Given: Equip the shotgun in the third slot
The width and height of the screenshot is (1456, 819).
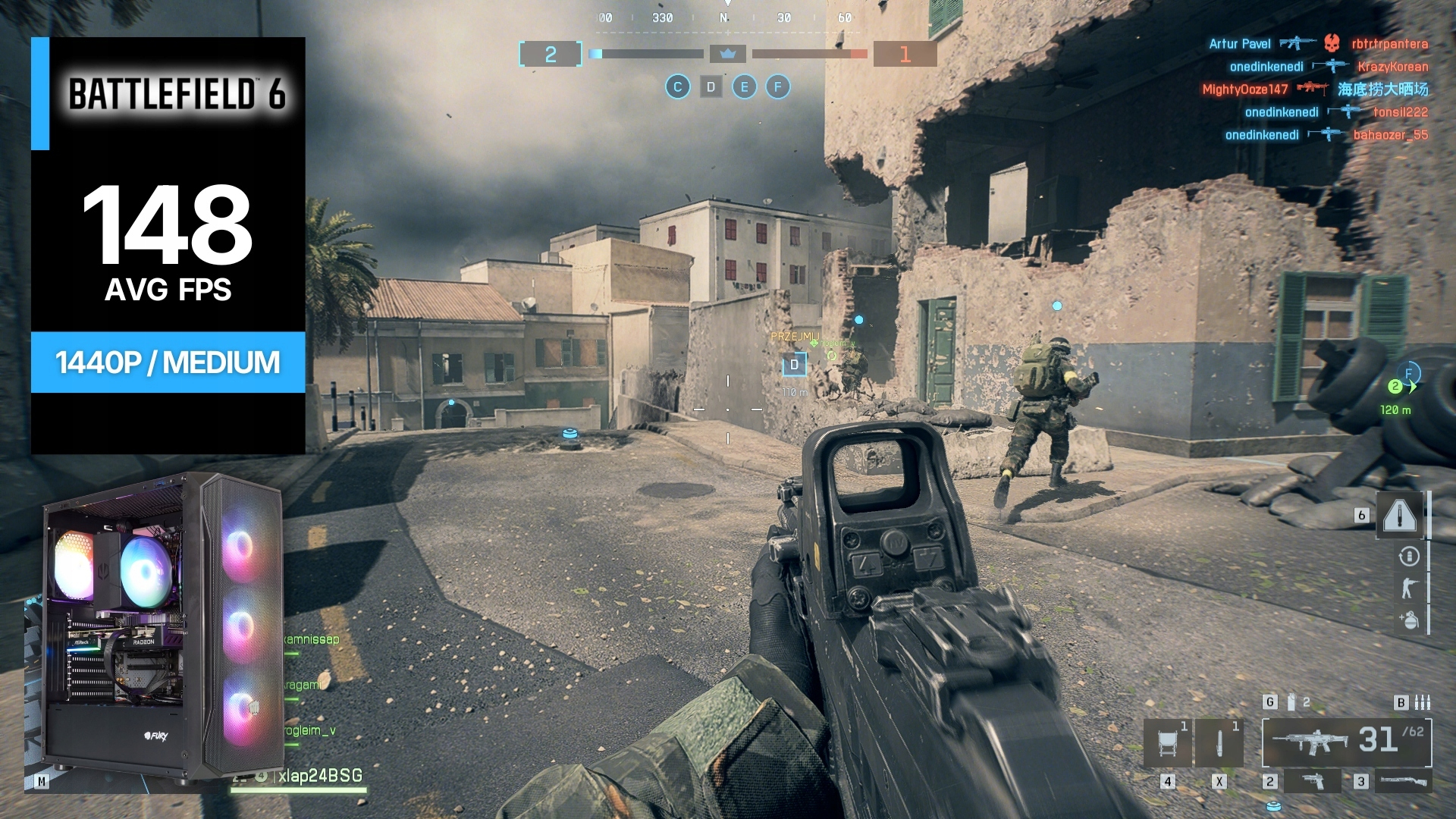Looking at the screenshot, I should 1401,780.
